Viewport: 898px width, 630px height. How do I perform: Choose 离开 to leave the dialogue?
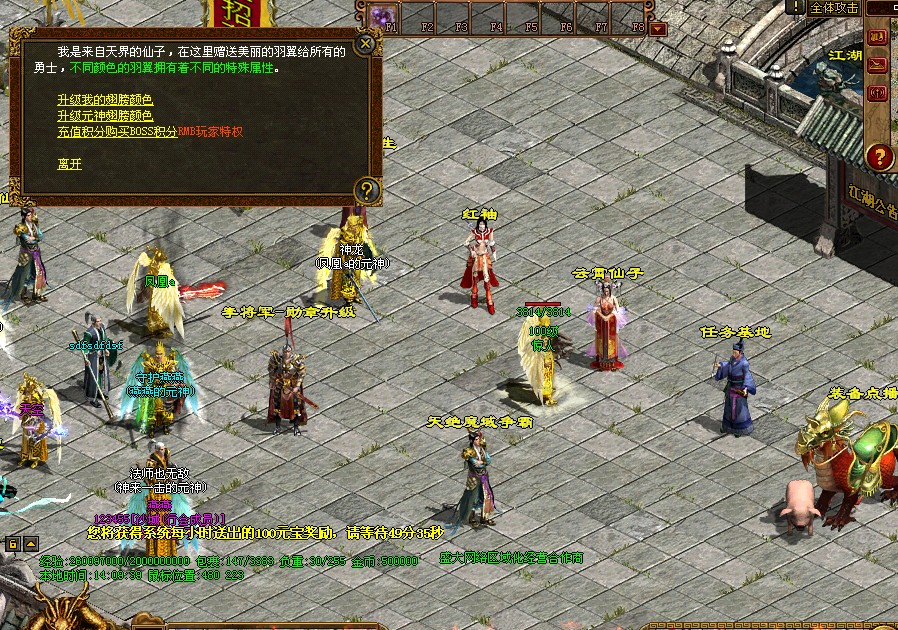69,163
